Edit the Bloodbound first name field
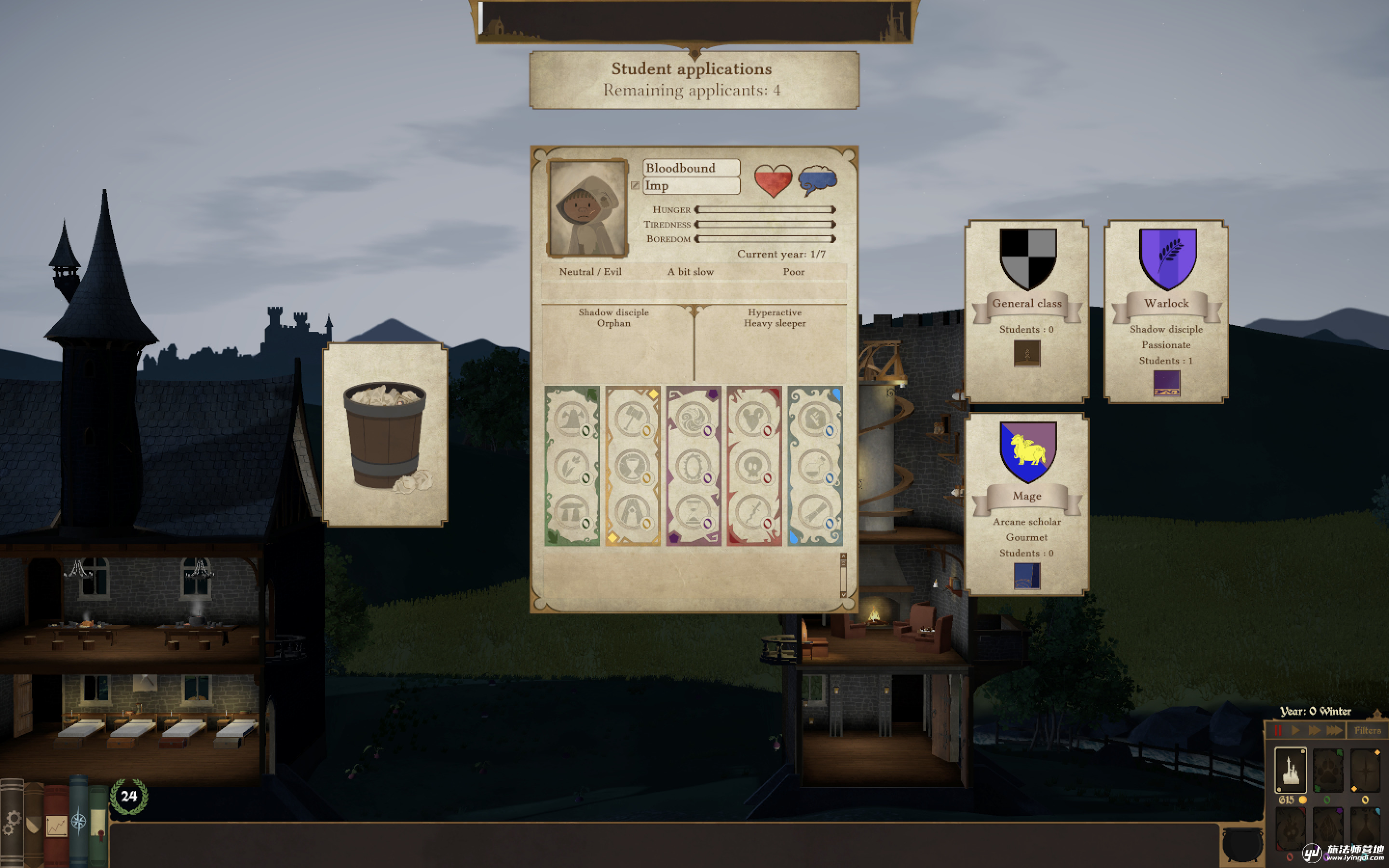Viewport: 1389px width, 868px height. click(x=691, y=168)
